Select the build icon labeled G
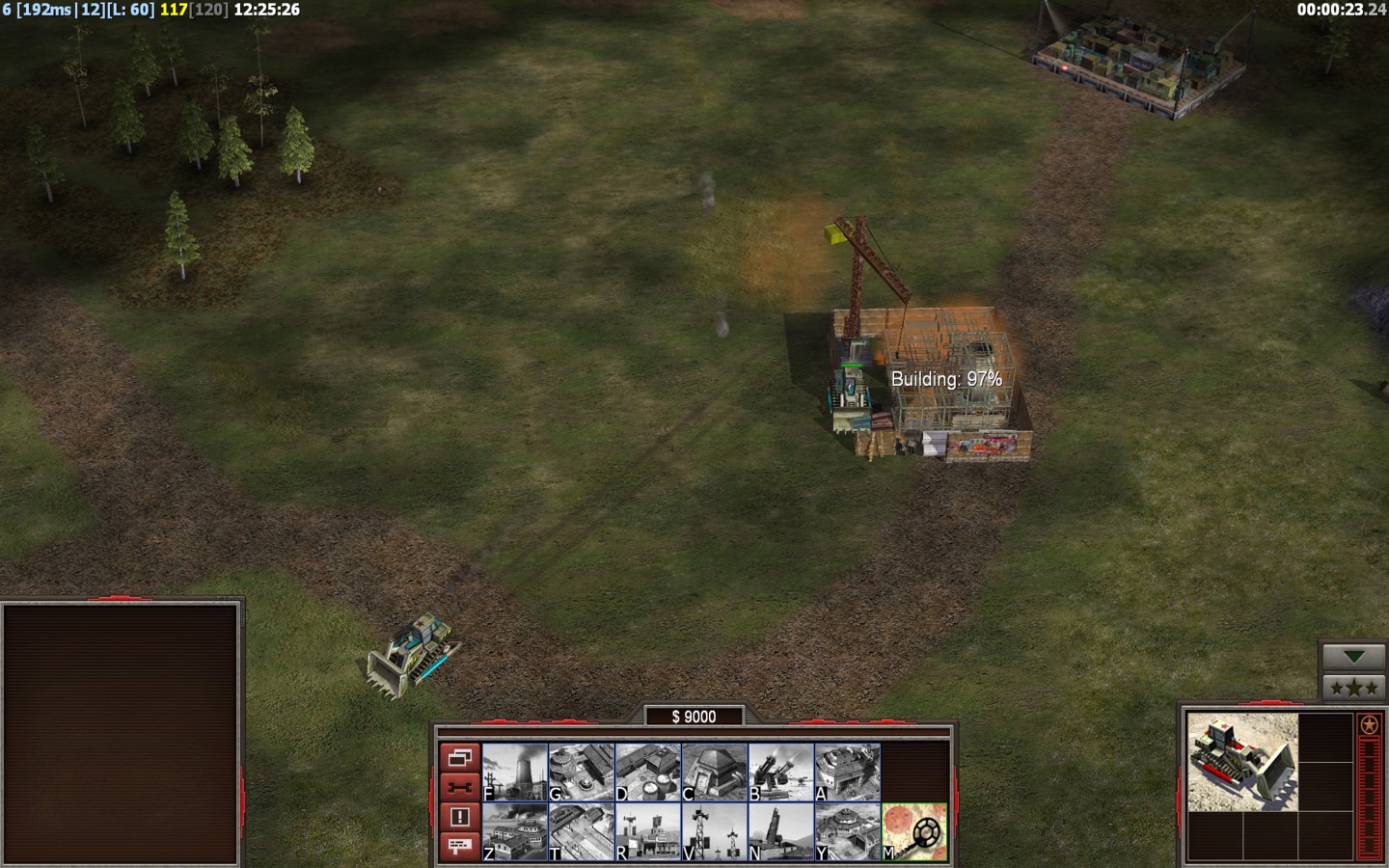Viewport: 1389px width, 868px height. coord(582,773)
